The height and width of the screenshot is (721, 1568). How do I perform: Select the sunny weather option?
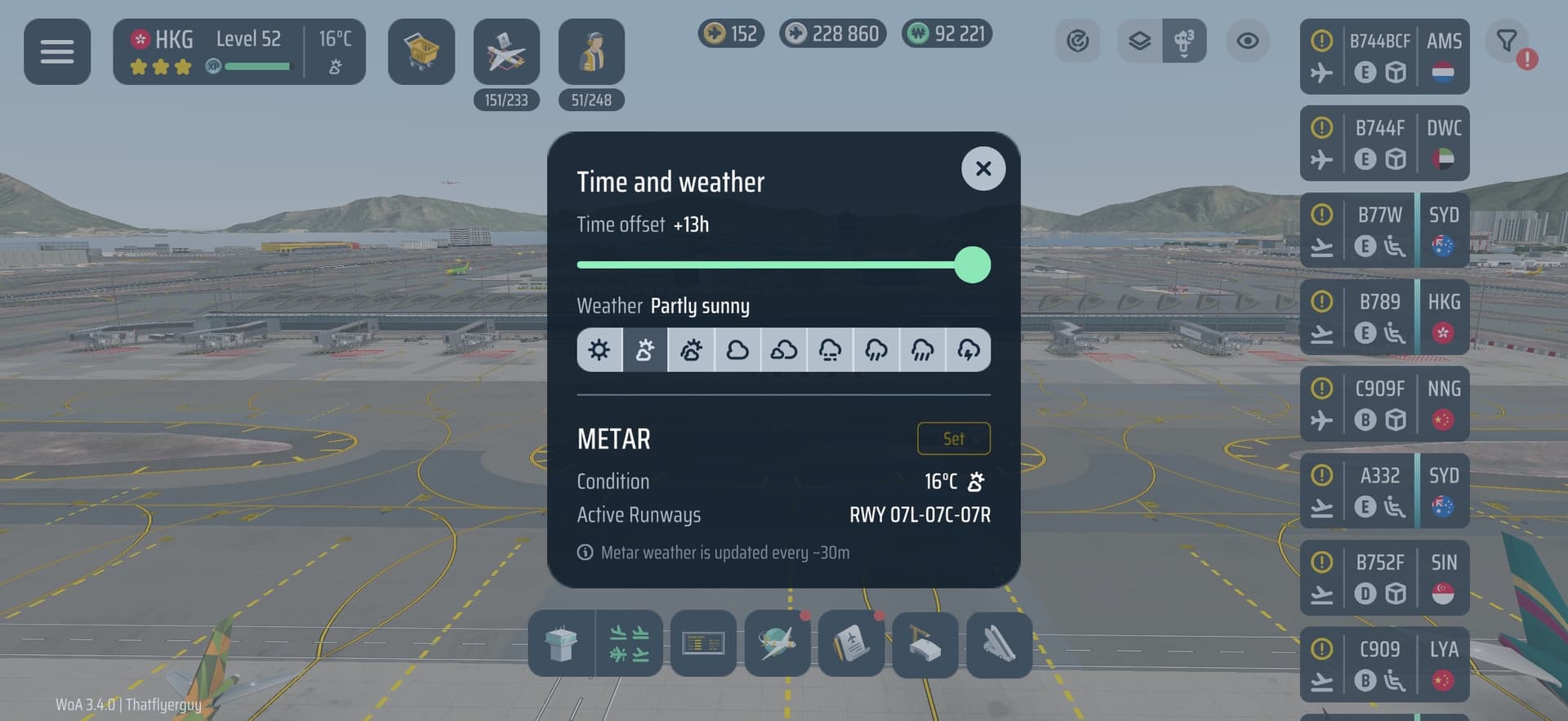point(599,350)
